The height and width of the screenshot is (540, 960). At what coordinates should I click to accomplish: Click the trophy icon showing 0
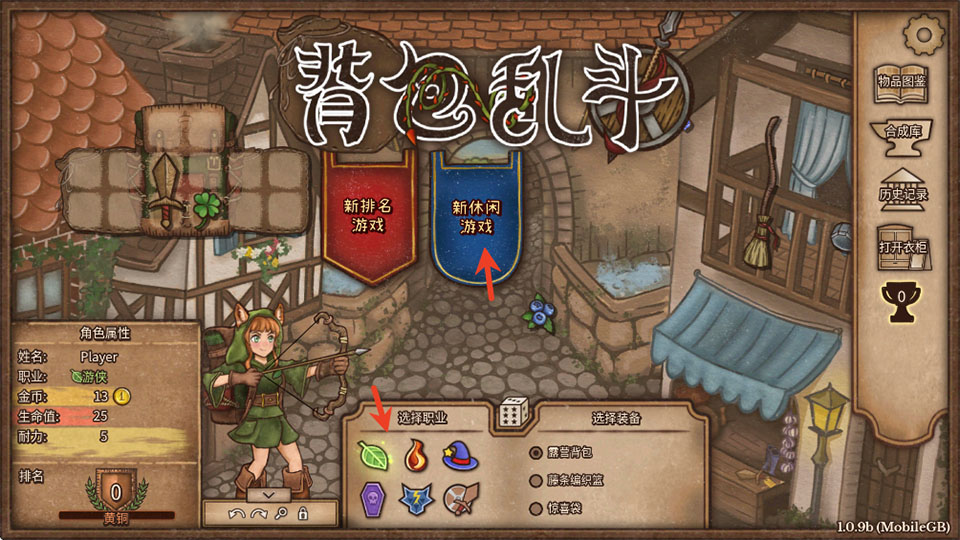click(x=902, y=299)
